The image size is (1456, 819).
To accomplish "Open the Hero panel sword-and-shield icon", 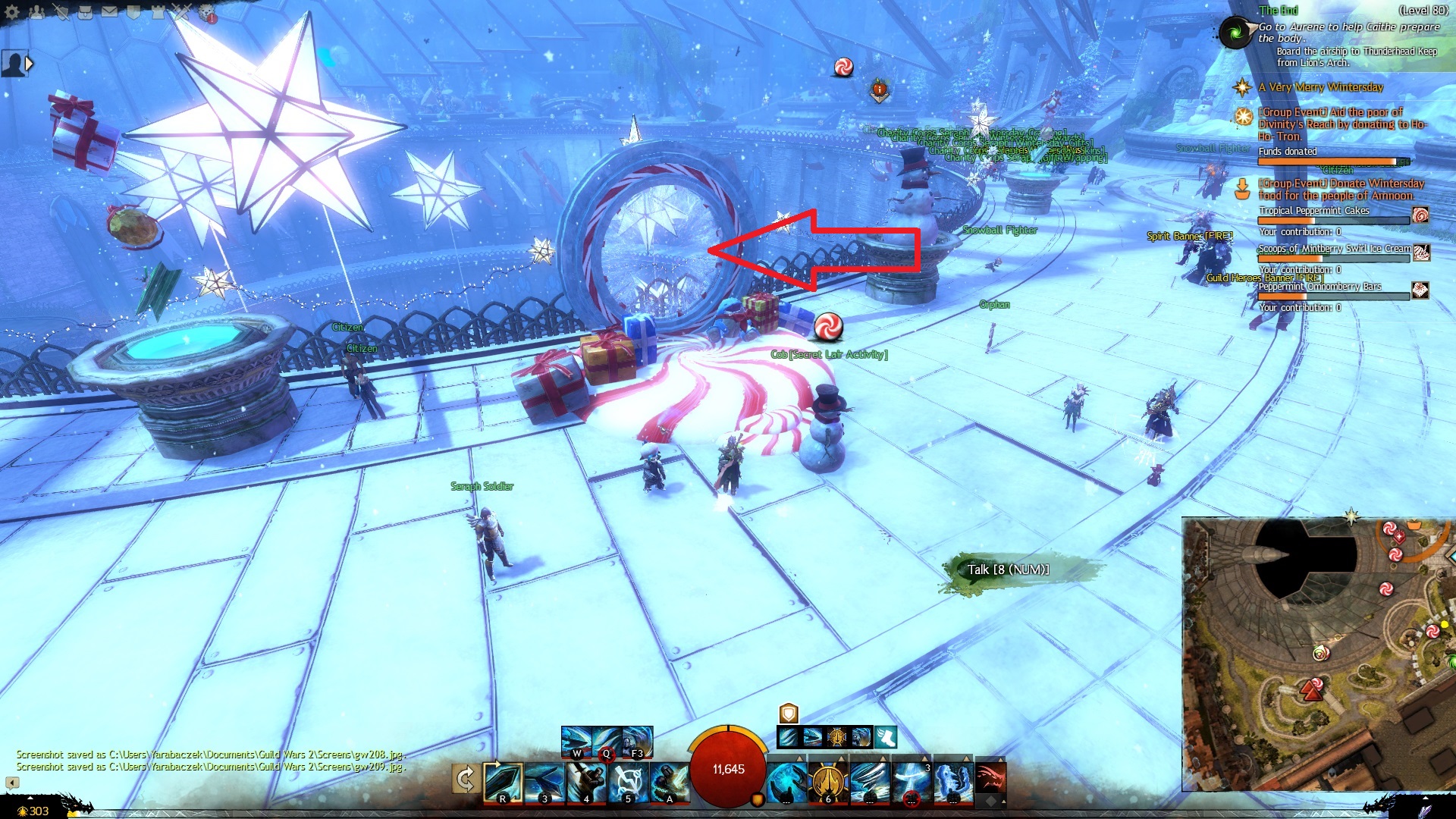I will tap(61, 12).
